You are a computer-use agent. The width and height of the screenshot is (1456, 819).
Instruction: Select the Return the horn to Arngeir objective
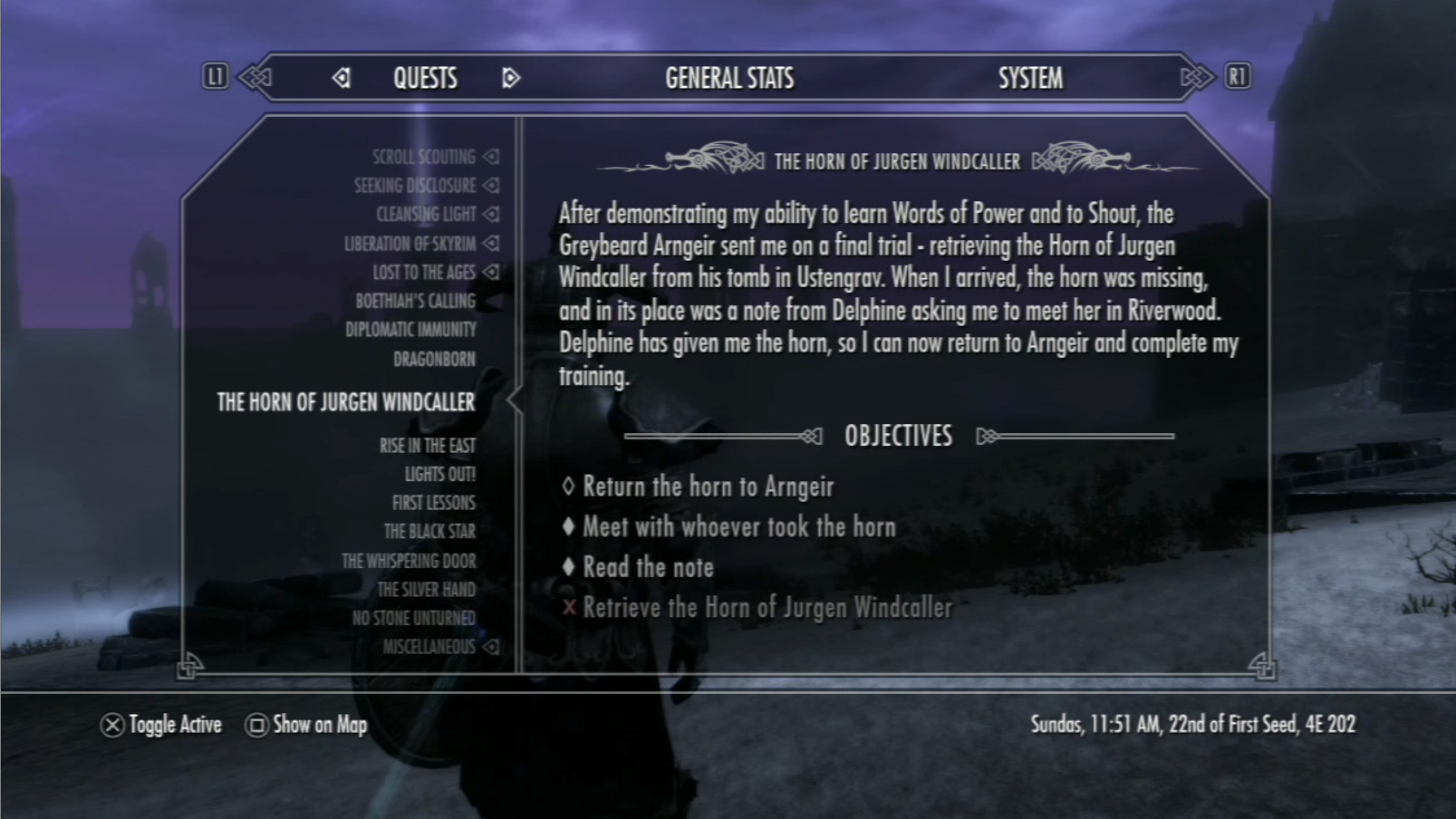pyautogui.click(x=708, y=487)
